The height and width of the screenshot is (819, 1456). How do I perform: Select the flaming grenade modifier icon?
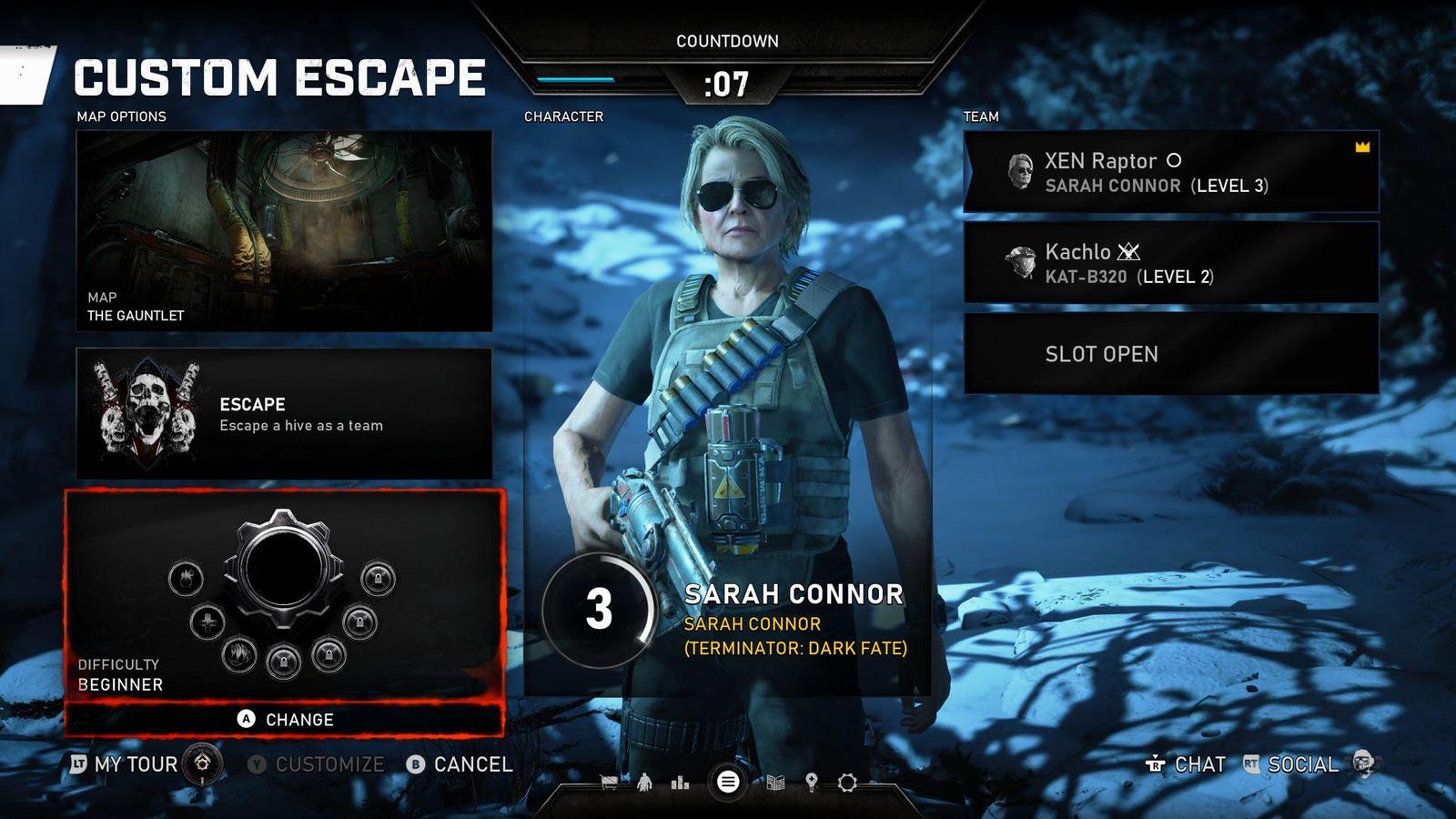tap(186, 578)
